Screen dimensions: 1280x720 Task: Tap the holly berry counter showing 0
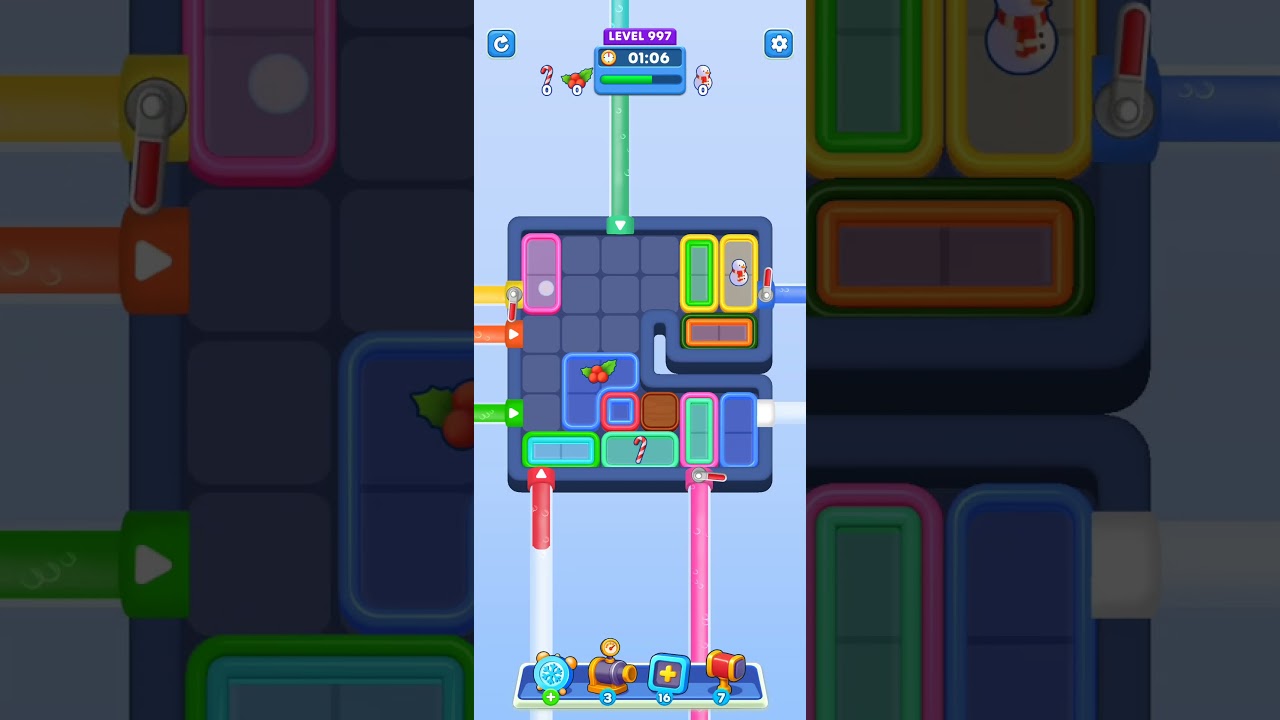(x=576, y=78)
